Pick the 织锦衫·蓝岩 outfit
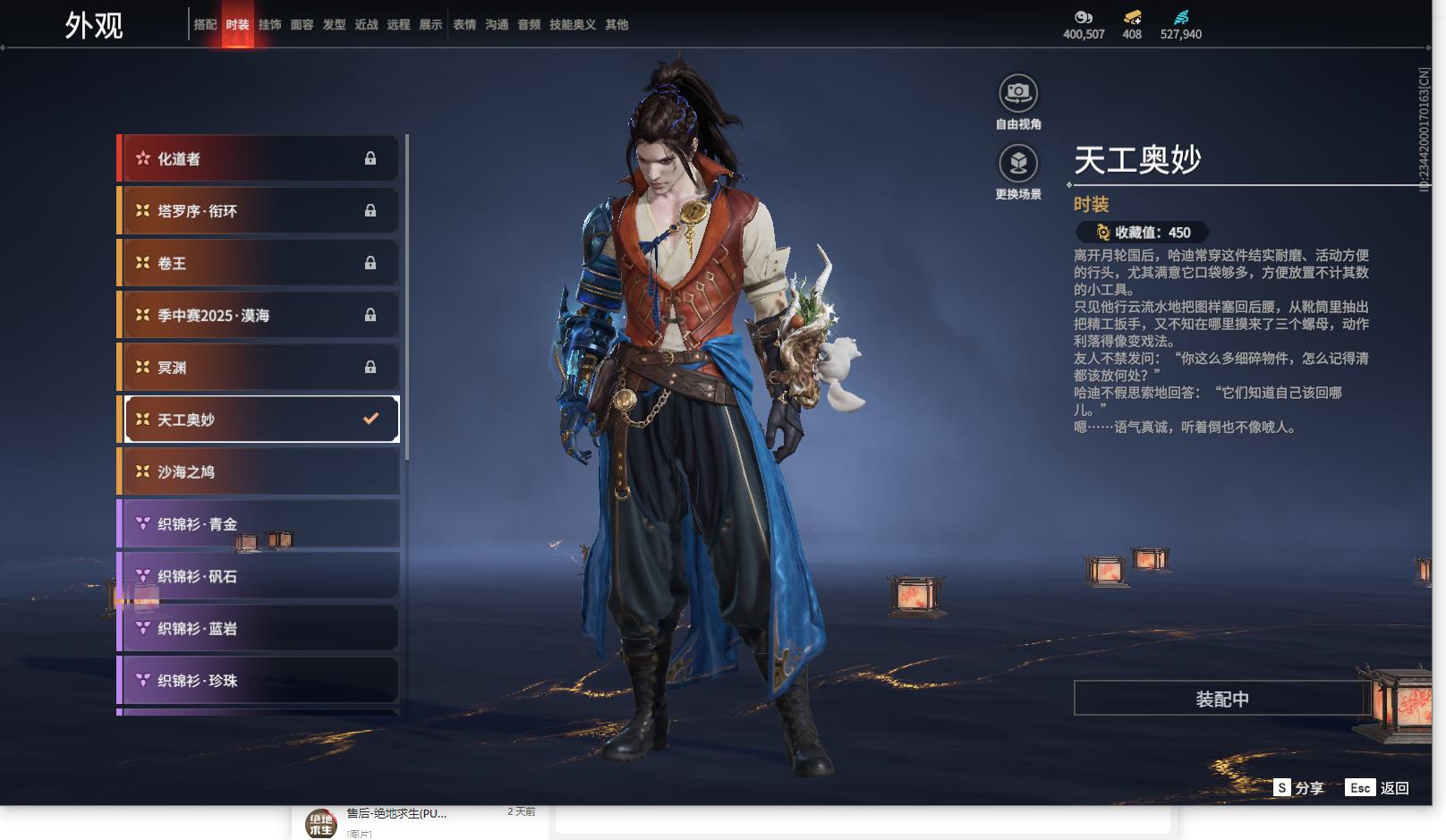1446x840 pixels. [259, 628]
